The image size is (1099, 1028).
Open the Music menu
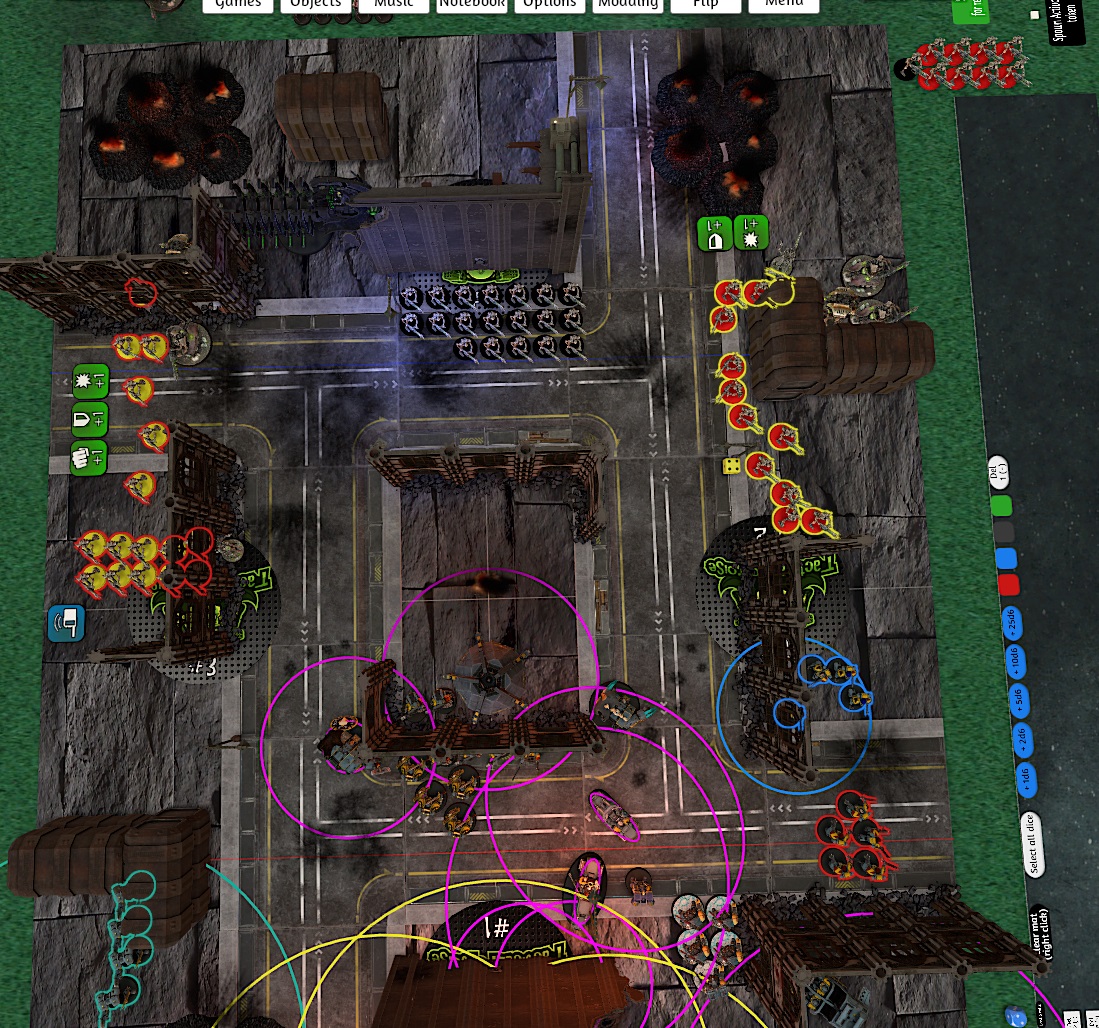pyautogui.click(x=394, y=5)
